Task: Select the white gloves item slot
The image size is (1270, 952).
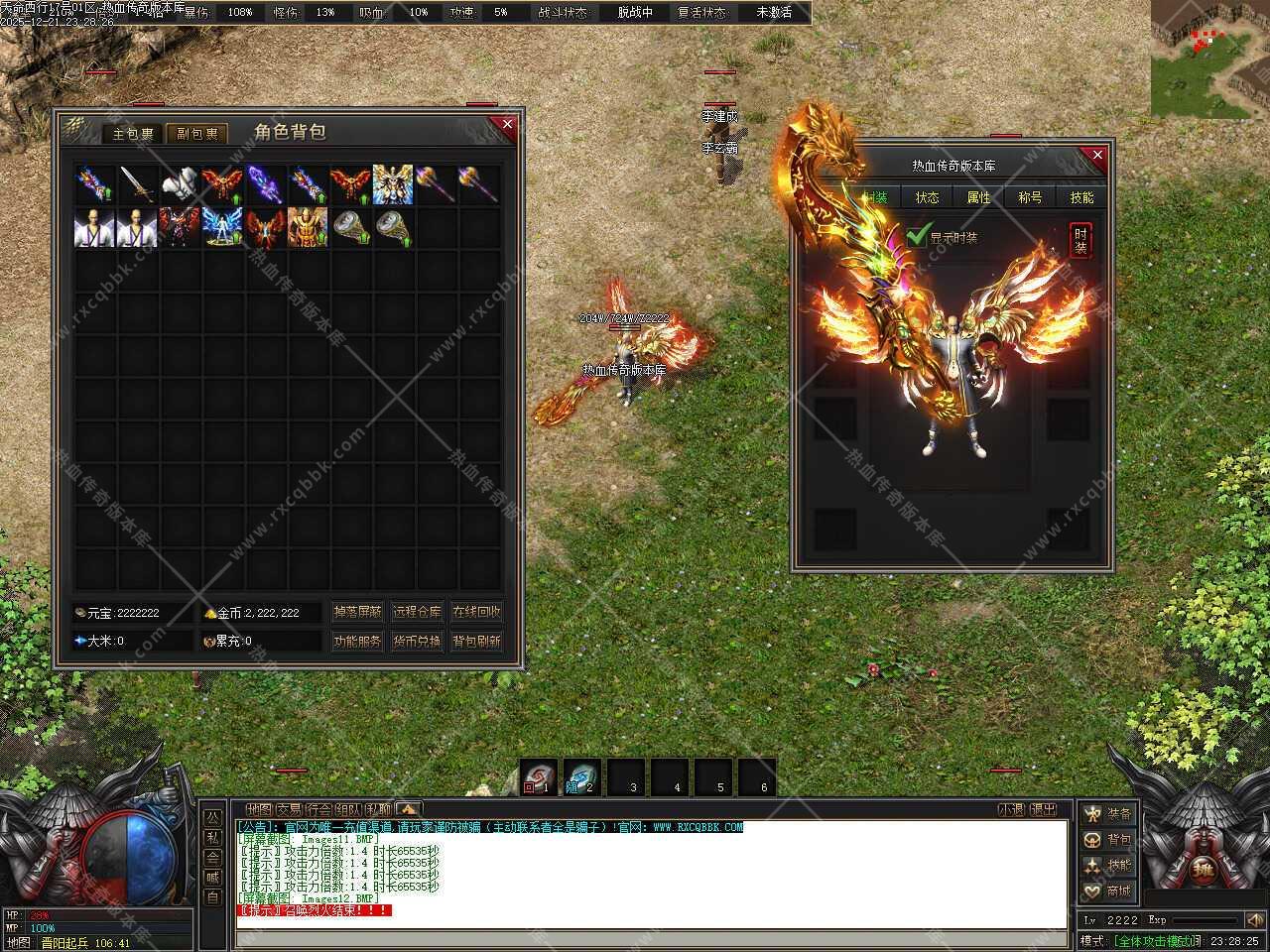Action: [x=180, y=184]
